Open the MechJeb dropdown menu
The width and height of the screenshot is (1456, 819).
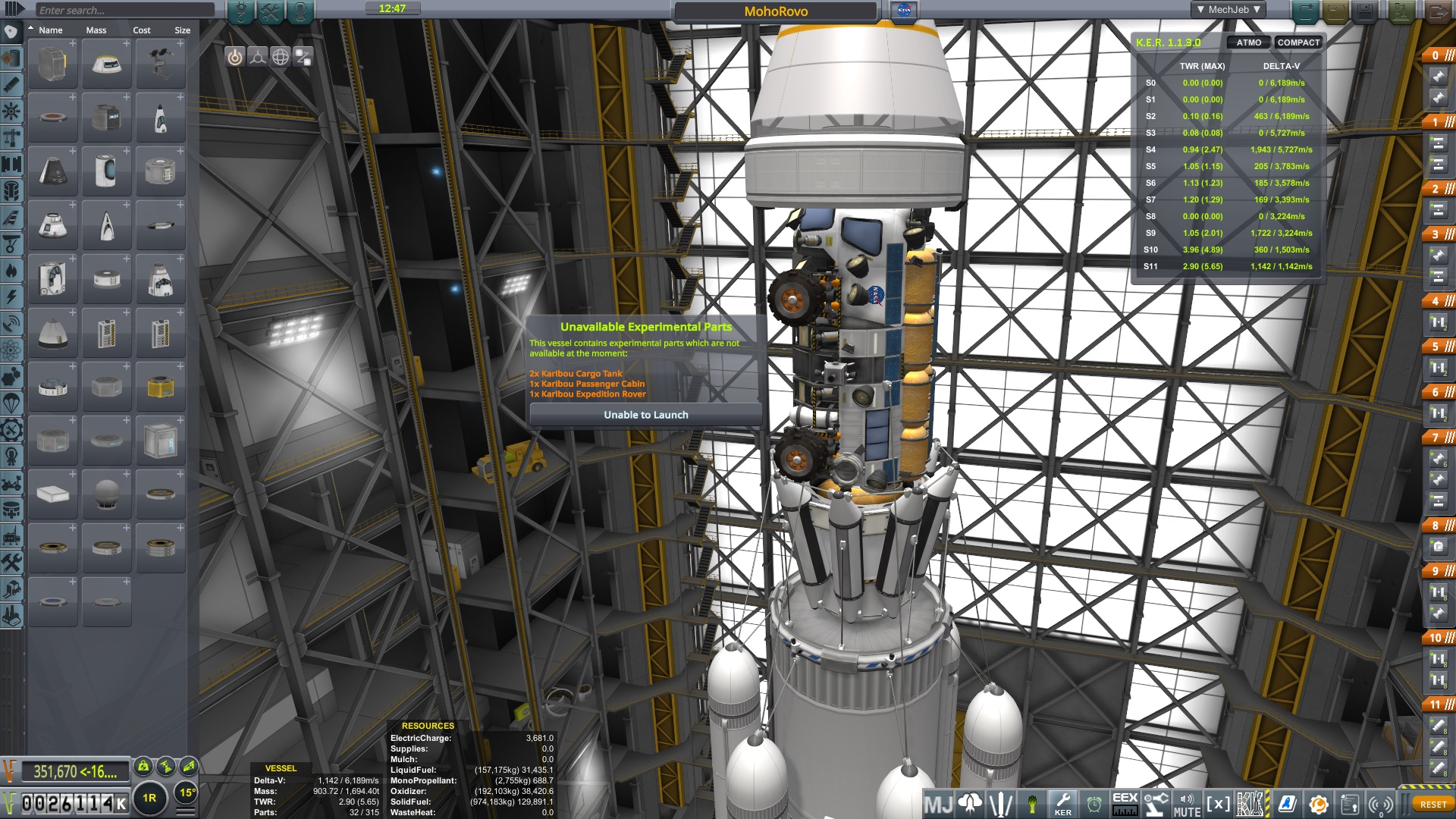(x=1228, y=10)
